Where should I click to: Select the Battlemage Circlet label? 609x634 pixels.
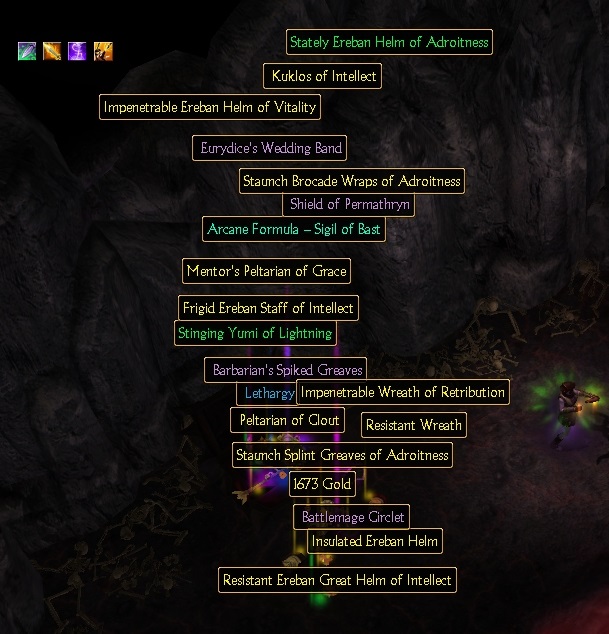click(352, 517)
